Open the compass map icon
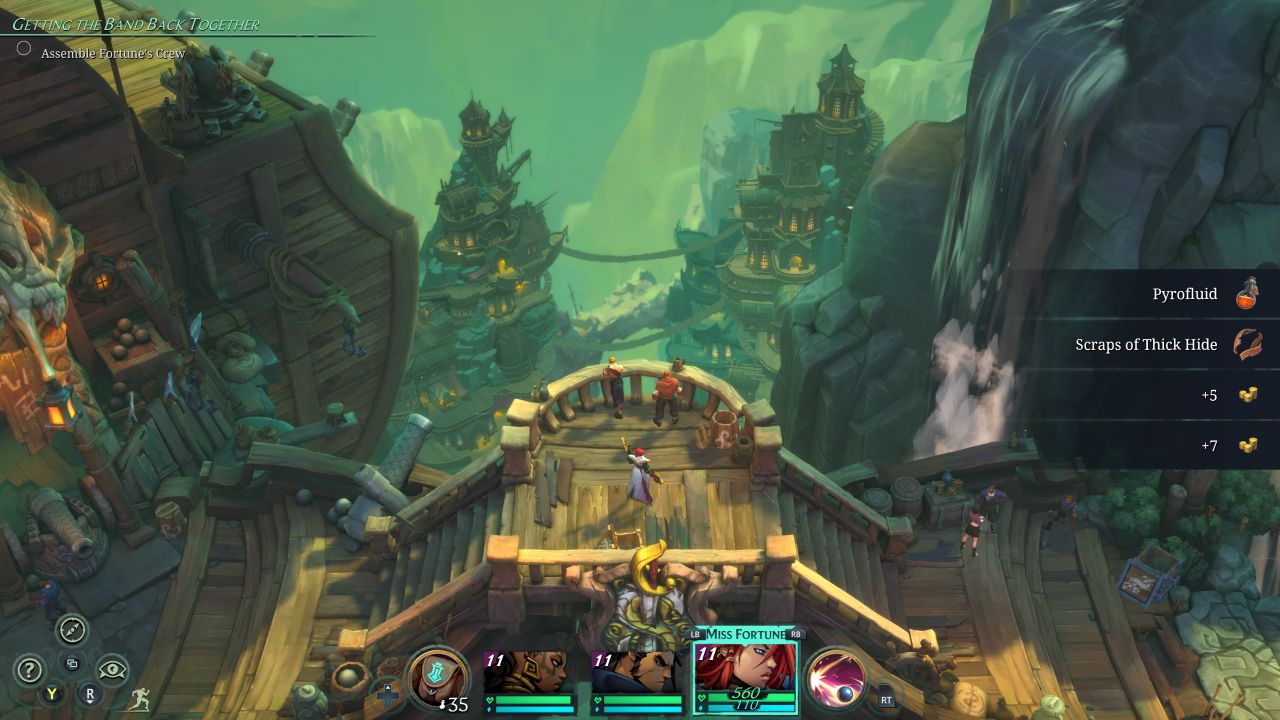The image size is (1280, 720). (x=72, y=630)
